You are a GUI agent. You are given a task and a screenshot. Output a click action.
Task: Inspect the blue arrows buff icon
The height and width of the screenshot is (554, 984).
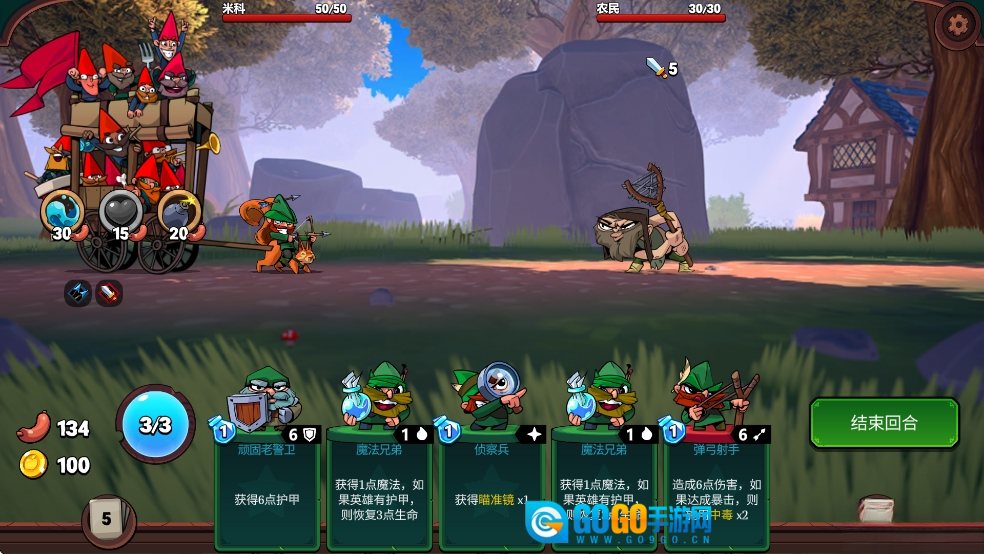[x=78, y=293]
